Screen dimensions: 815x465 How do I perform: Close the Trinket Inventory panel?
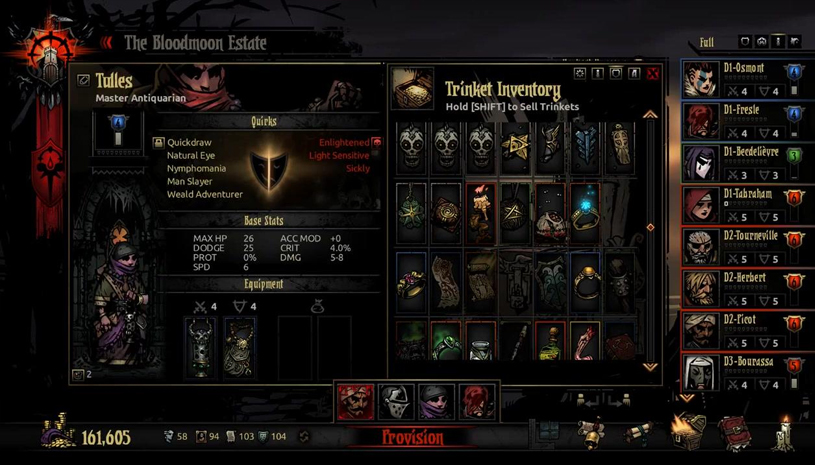(x=653, y=73)
